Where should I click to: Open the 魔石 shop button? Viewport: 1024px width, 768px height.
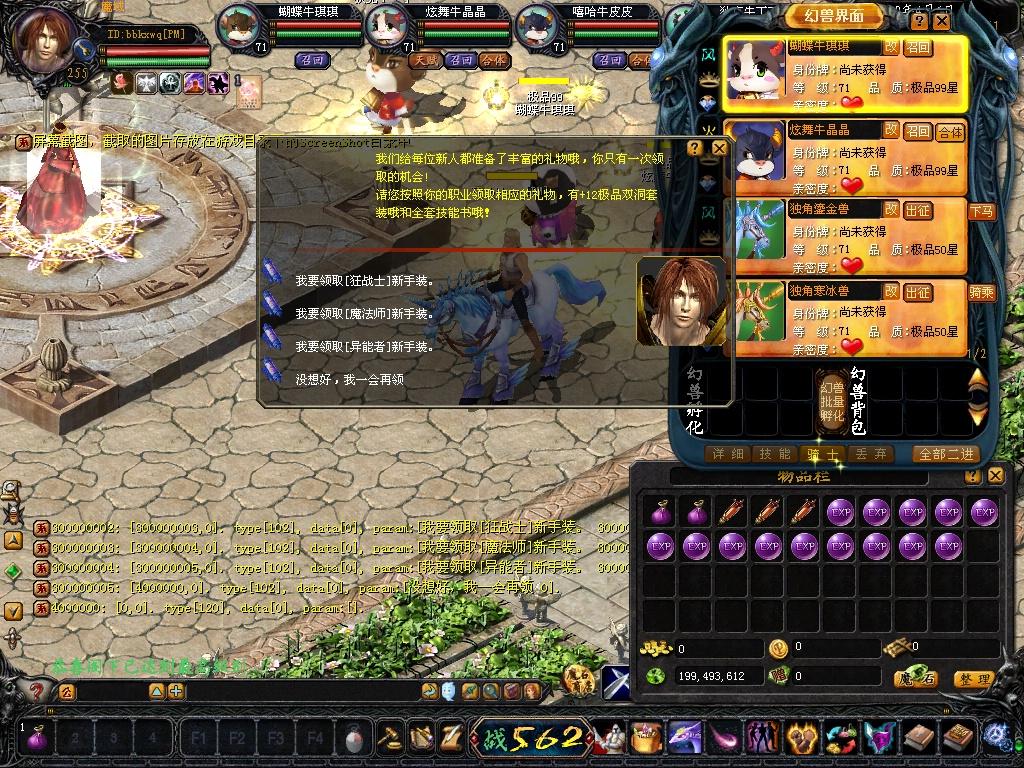pyautogui.click(x=915, y=679)
